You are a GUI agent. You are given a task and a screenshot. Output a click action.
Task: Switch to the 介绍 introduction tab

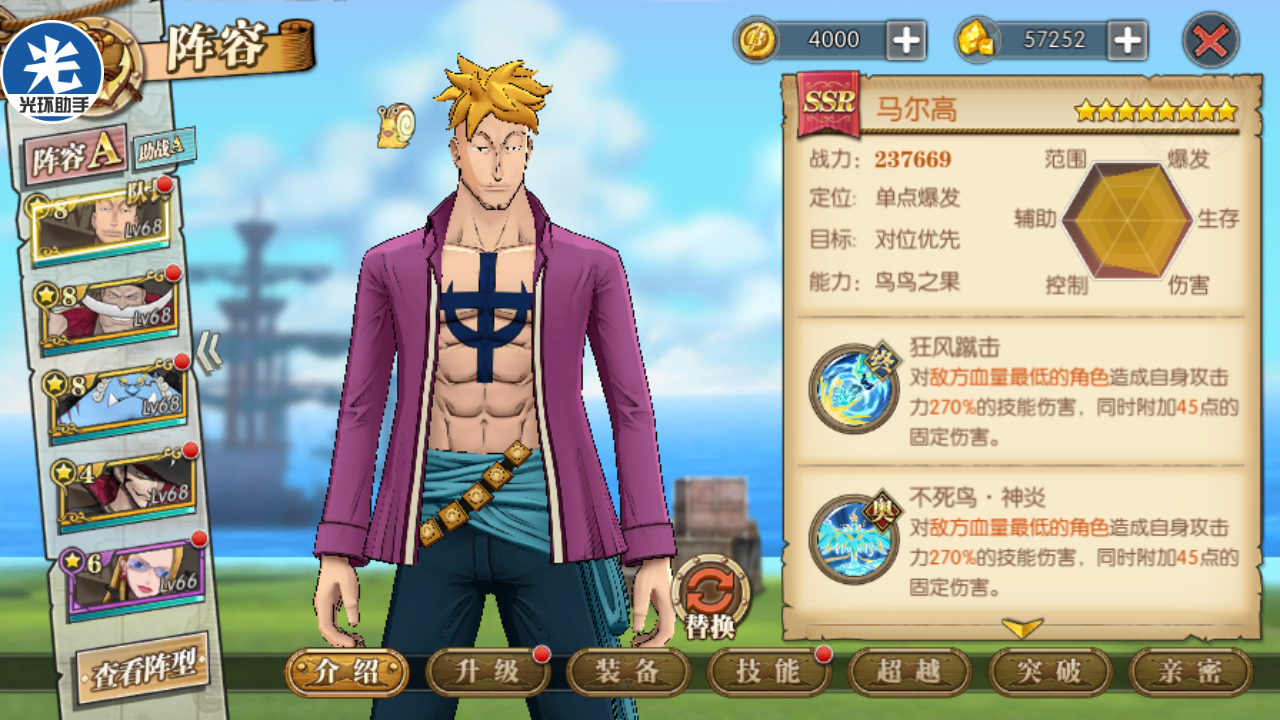point(347,672)
